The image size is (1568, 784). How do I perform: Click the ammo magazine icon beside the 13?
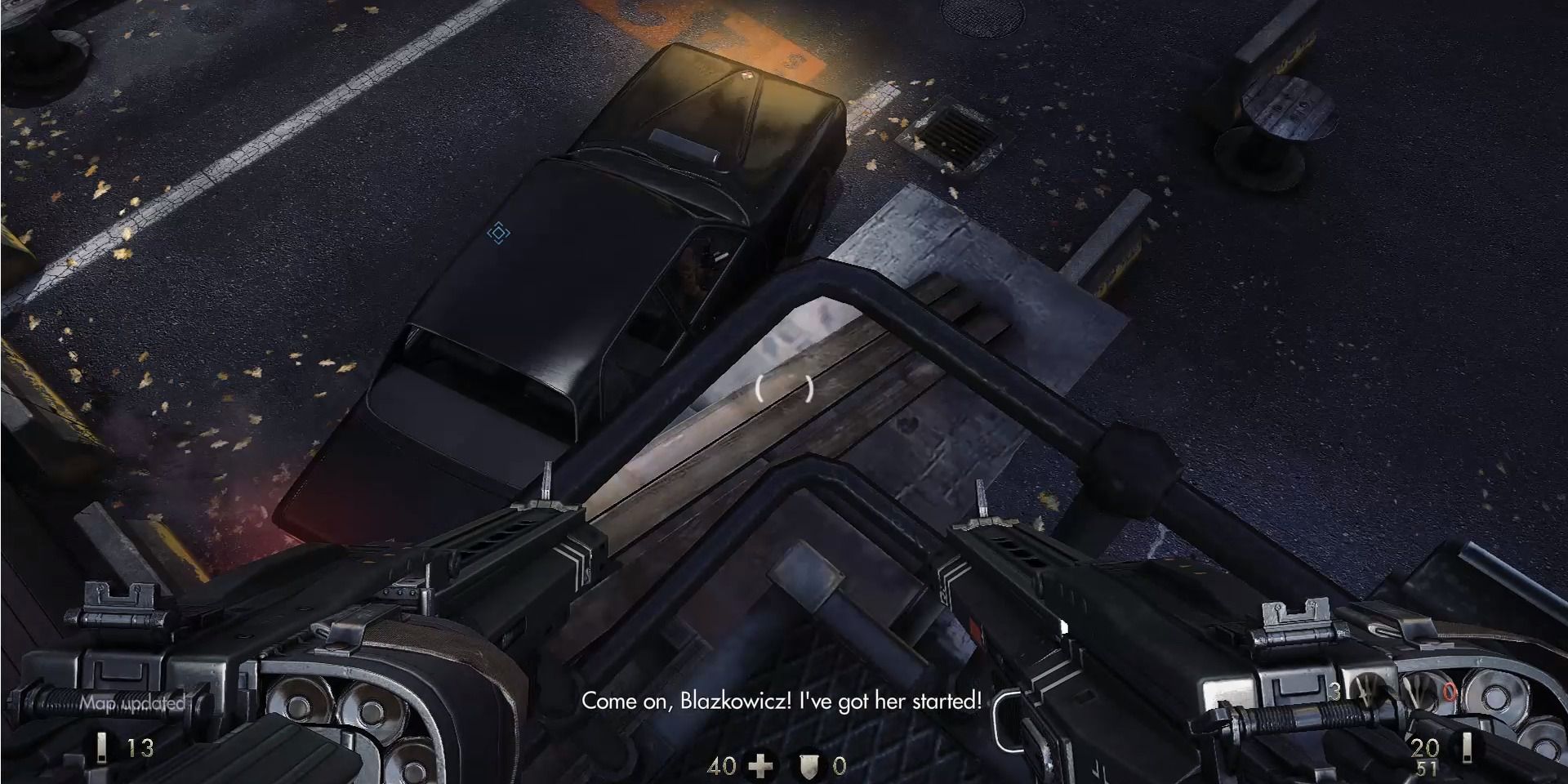pyautogui.click(x=101, y=750)
